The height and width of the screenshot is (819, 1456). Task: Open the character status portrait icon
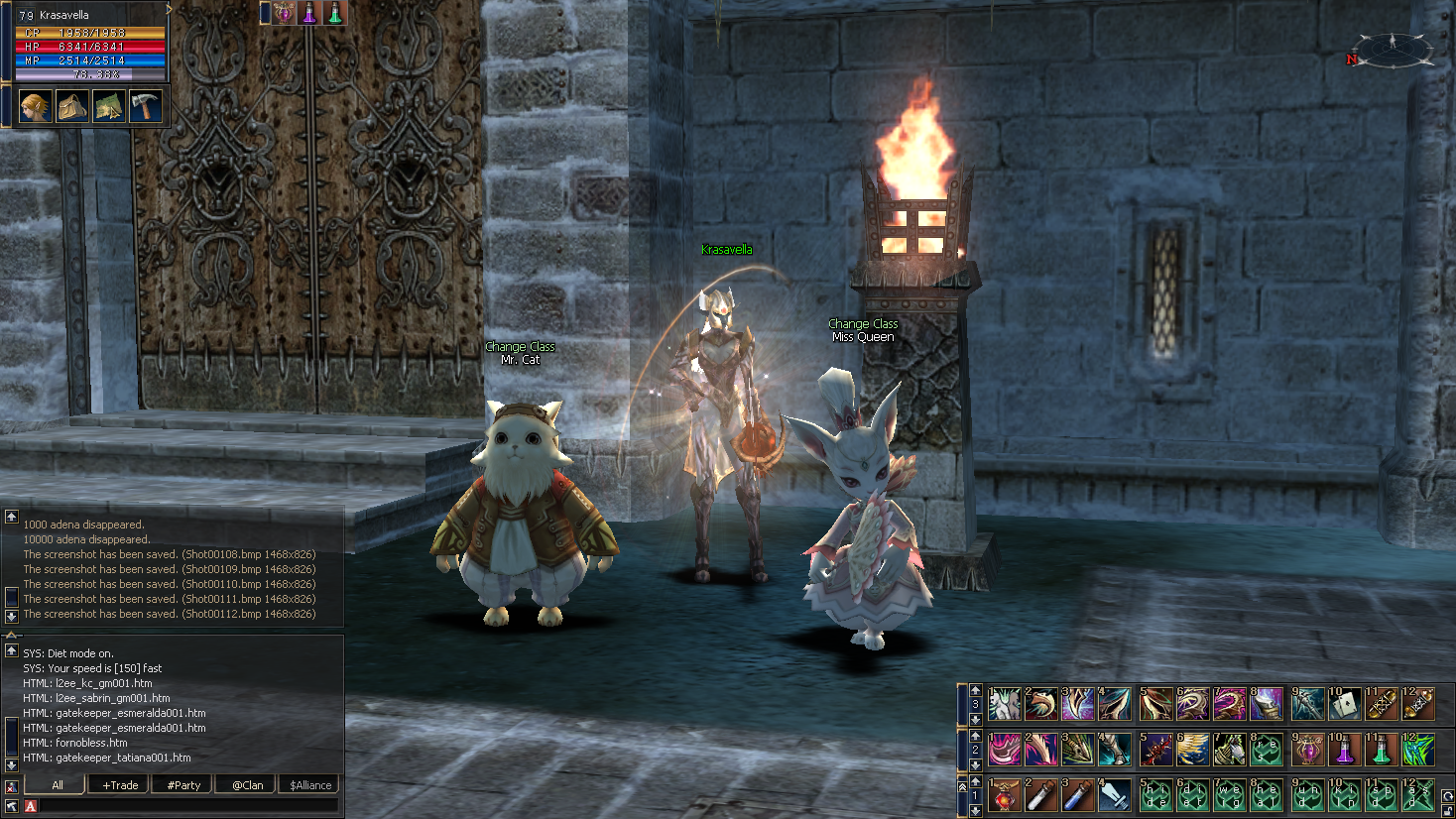(x=36, y=106)
